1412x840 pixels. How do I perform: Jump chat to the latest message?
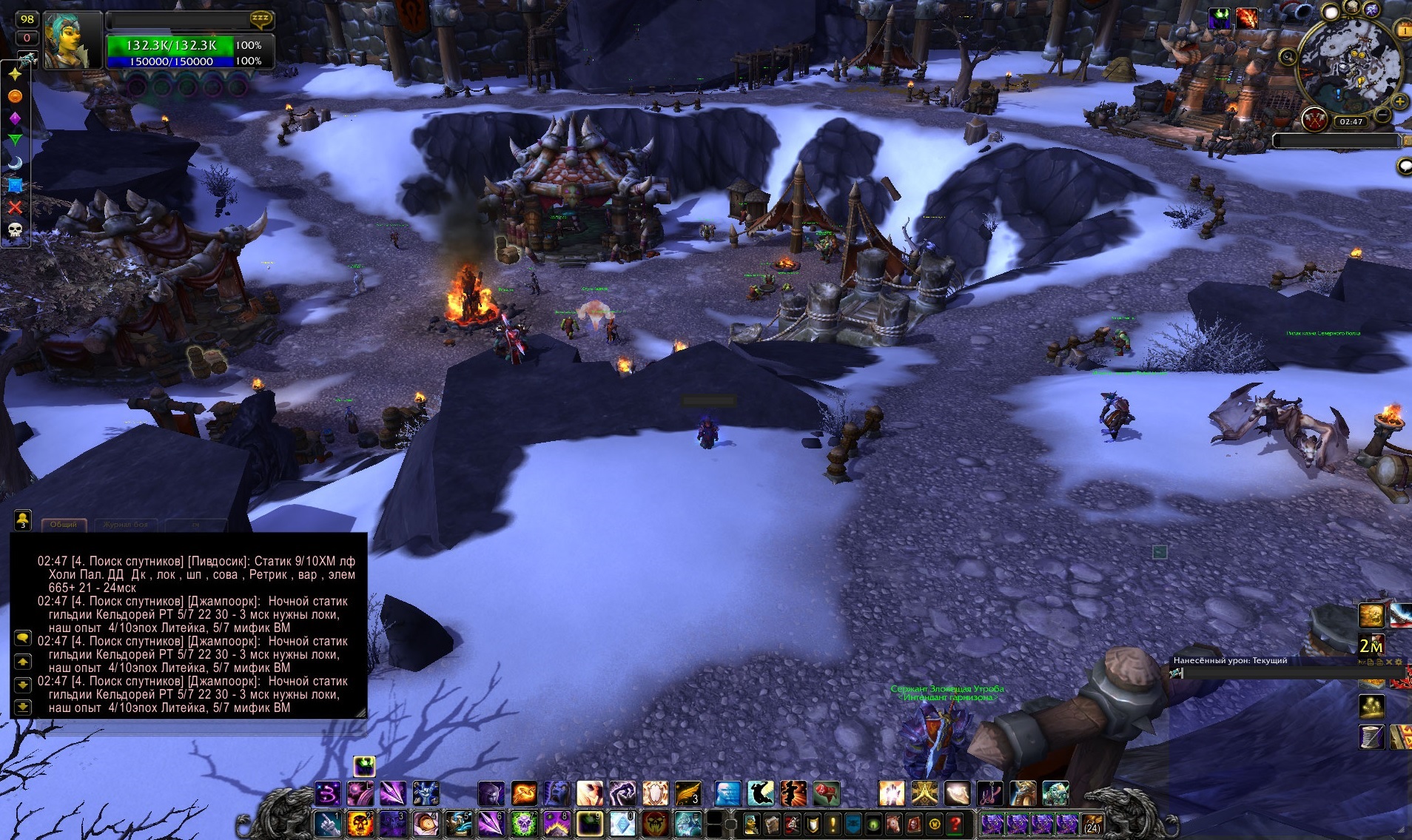click(x=23, y=707)
